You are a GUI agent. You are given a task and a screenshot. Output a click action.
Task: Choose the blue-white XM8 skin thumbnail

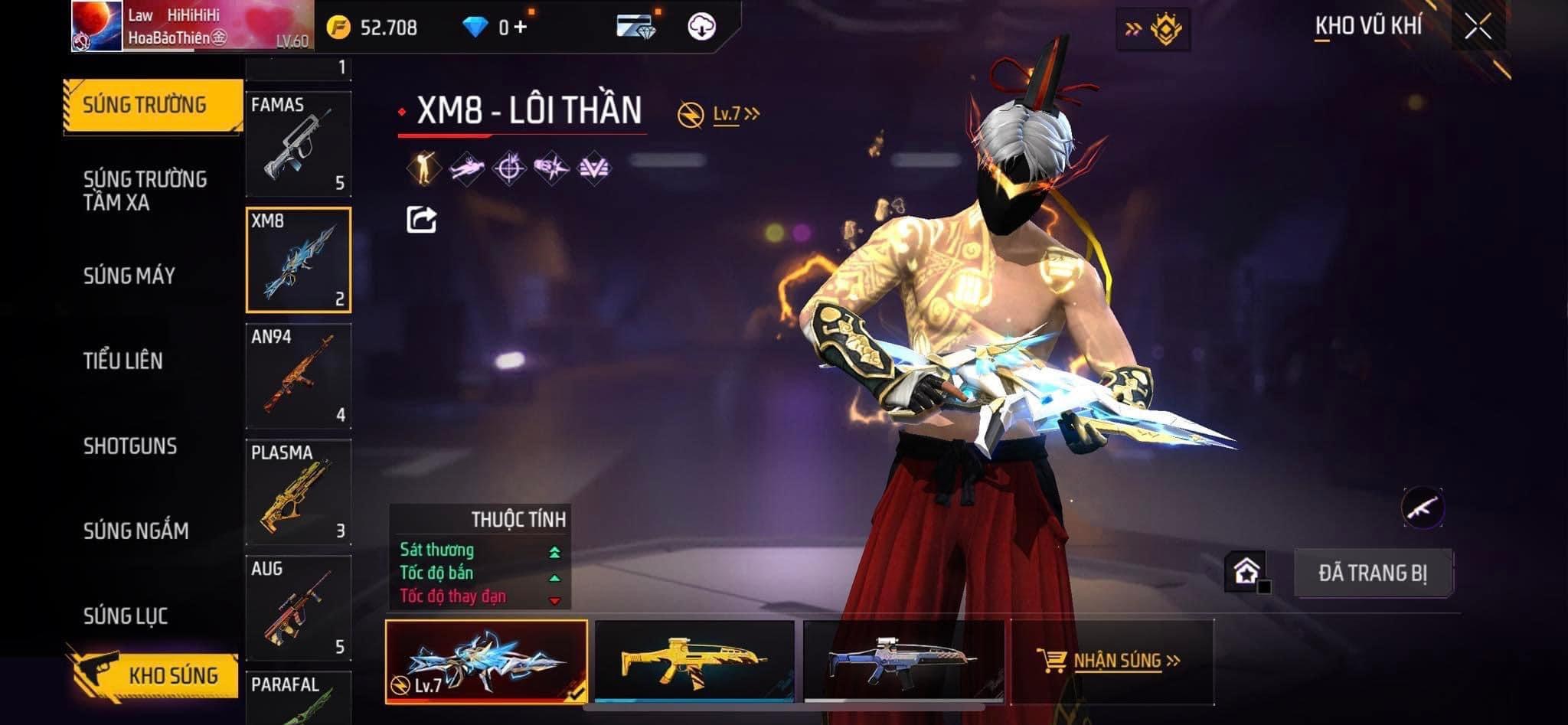[903, 661]
